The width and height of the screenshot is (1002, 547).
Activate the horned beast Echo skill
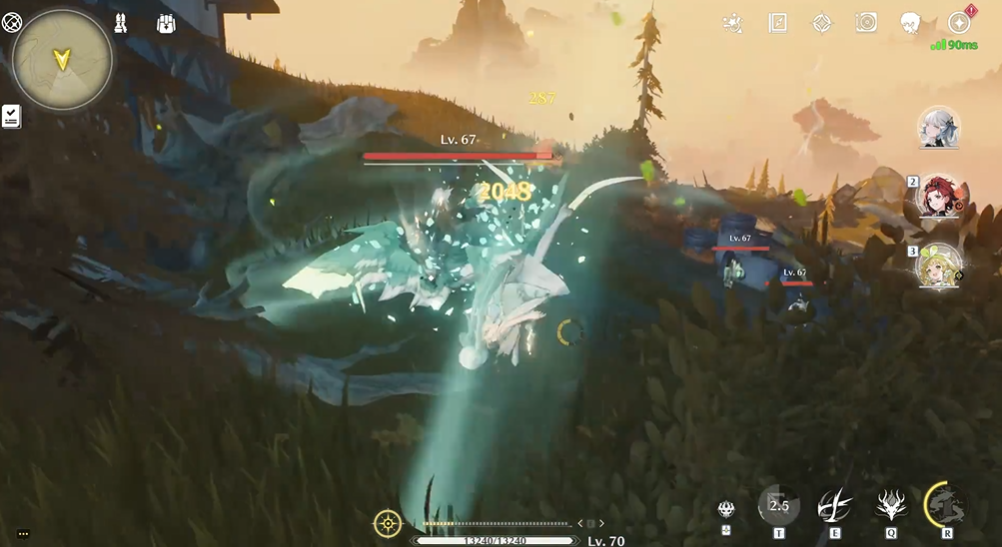click(891, 506)
